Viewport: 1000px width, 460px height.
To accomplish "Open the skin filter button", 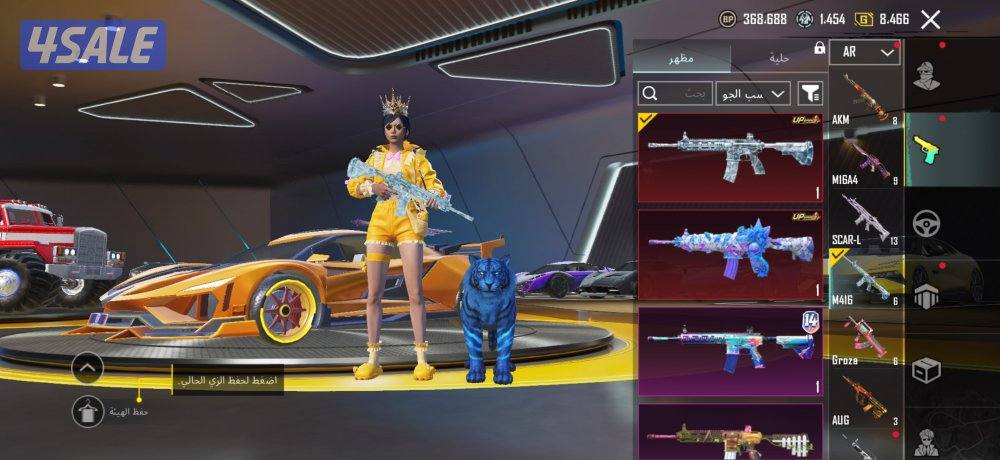I will pos(810,94).
